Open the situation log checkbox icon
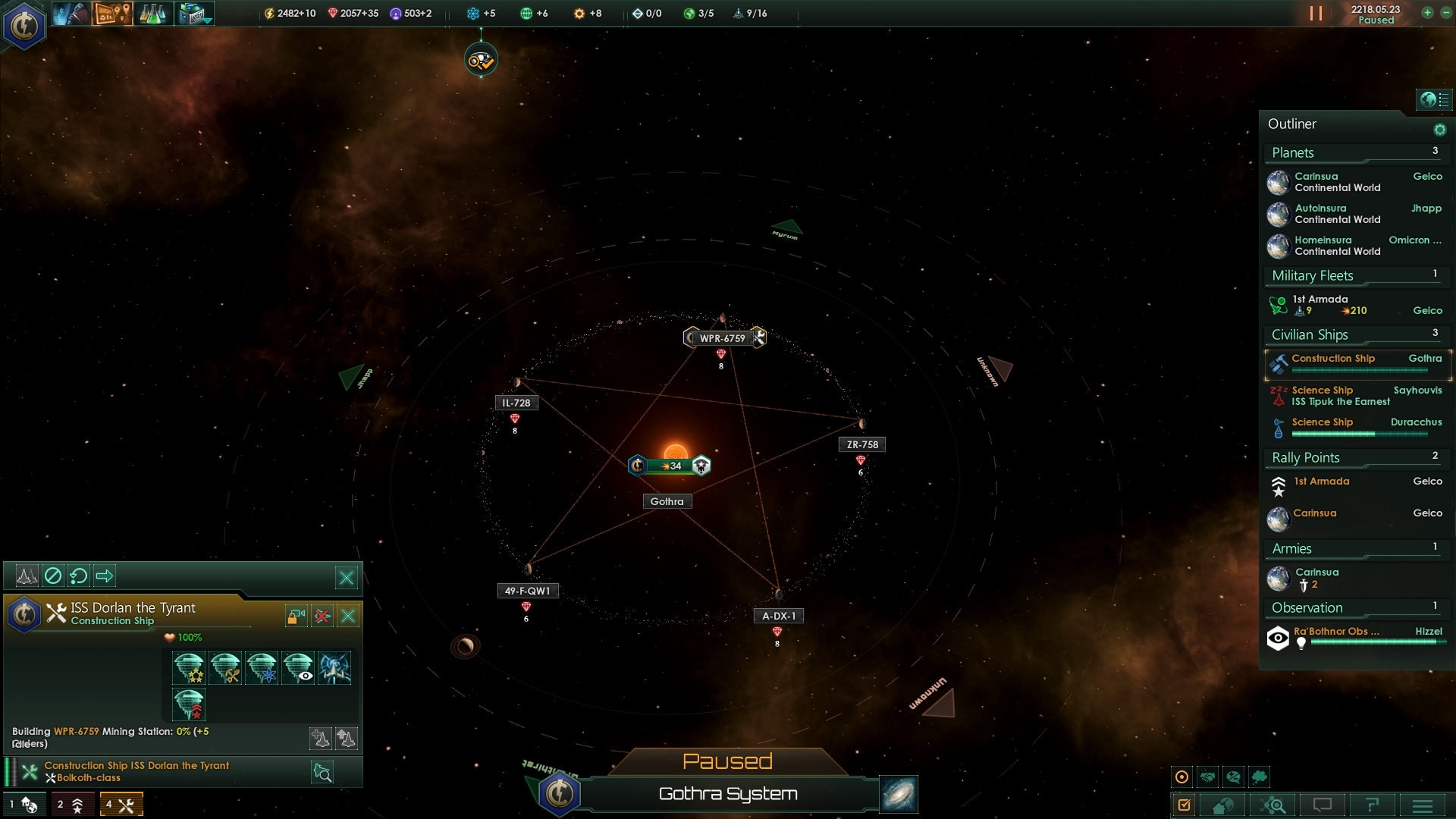 click(1184, 805)
